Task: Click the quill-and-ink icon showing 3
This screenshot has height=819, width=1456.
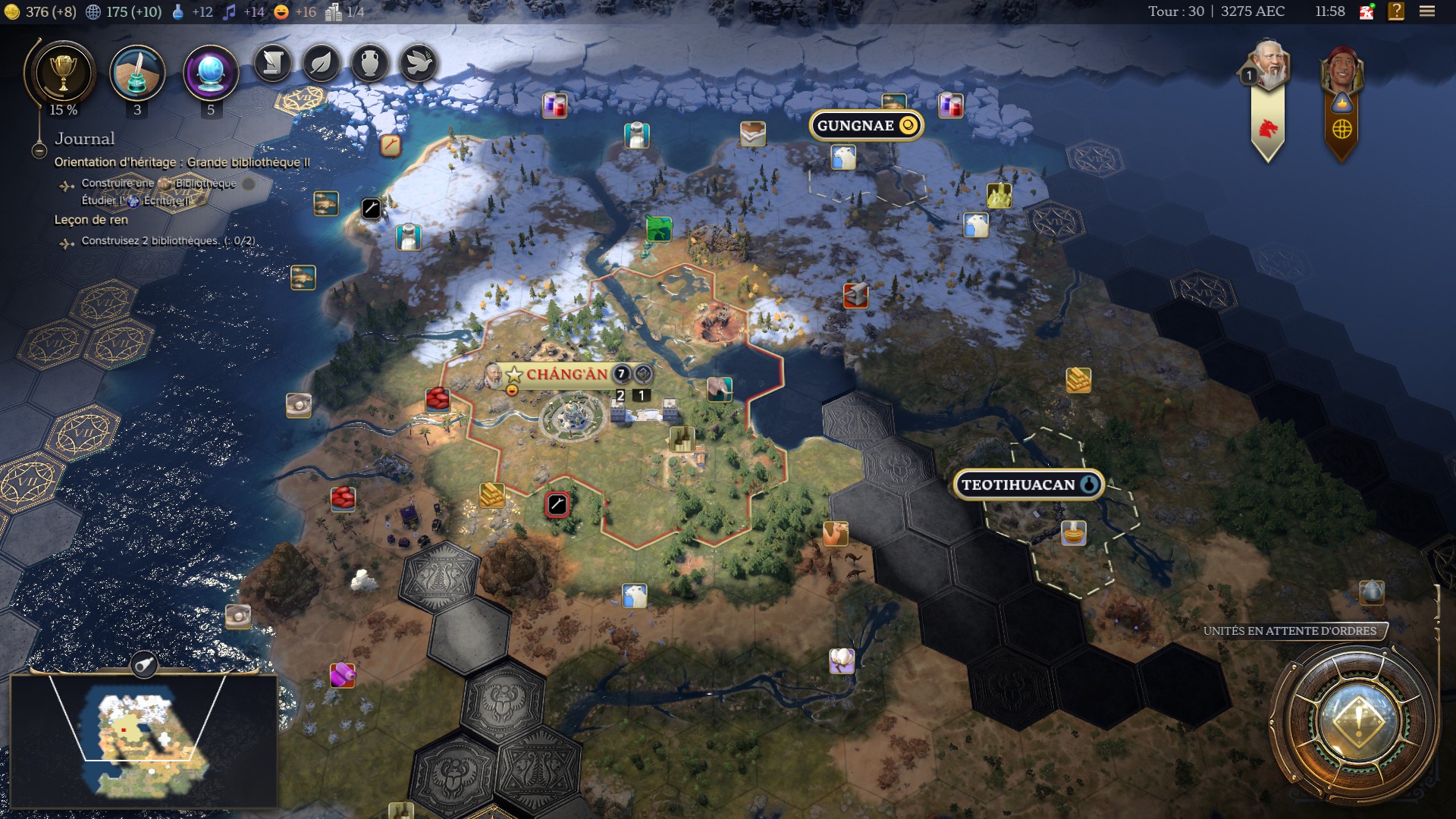Action: pyautogui.click(x=138, y=72)
